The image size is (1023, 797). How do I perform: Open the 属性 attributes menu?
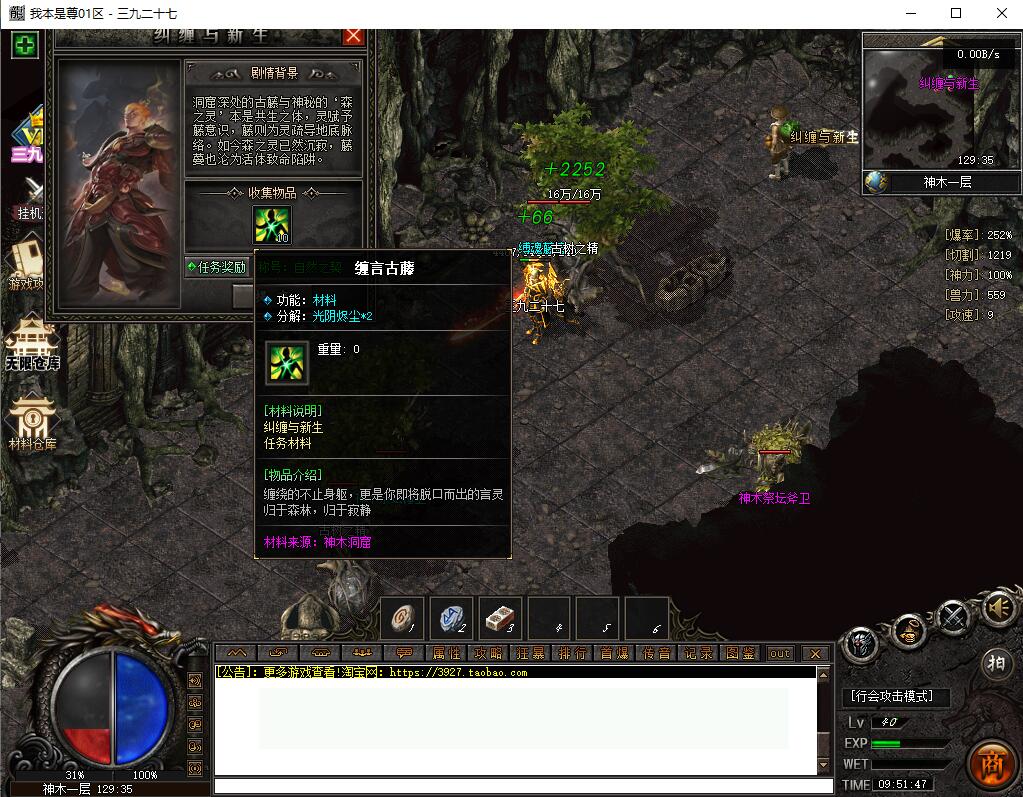(x=446, y=653)
